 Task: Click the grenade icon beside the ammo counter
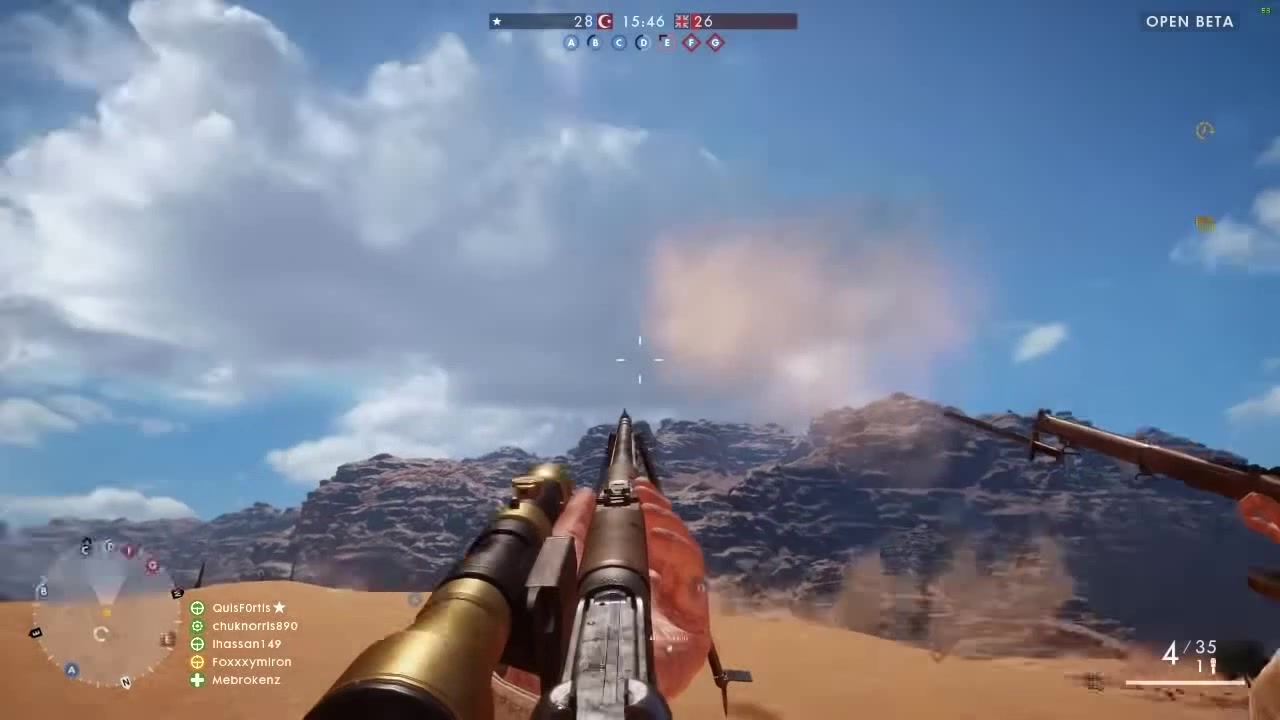pyautogui.click(x=1213, y=663)
